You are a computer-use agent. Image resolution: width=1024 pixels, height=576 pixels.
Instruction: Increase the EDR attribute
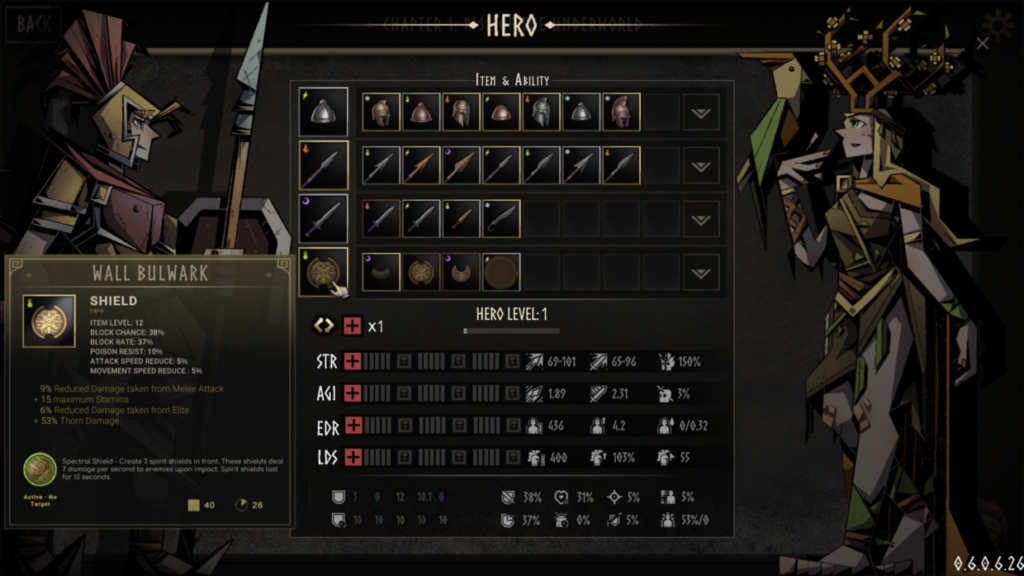(x=352, y=425)
